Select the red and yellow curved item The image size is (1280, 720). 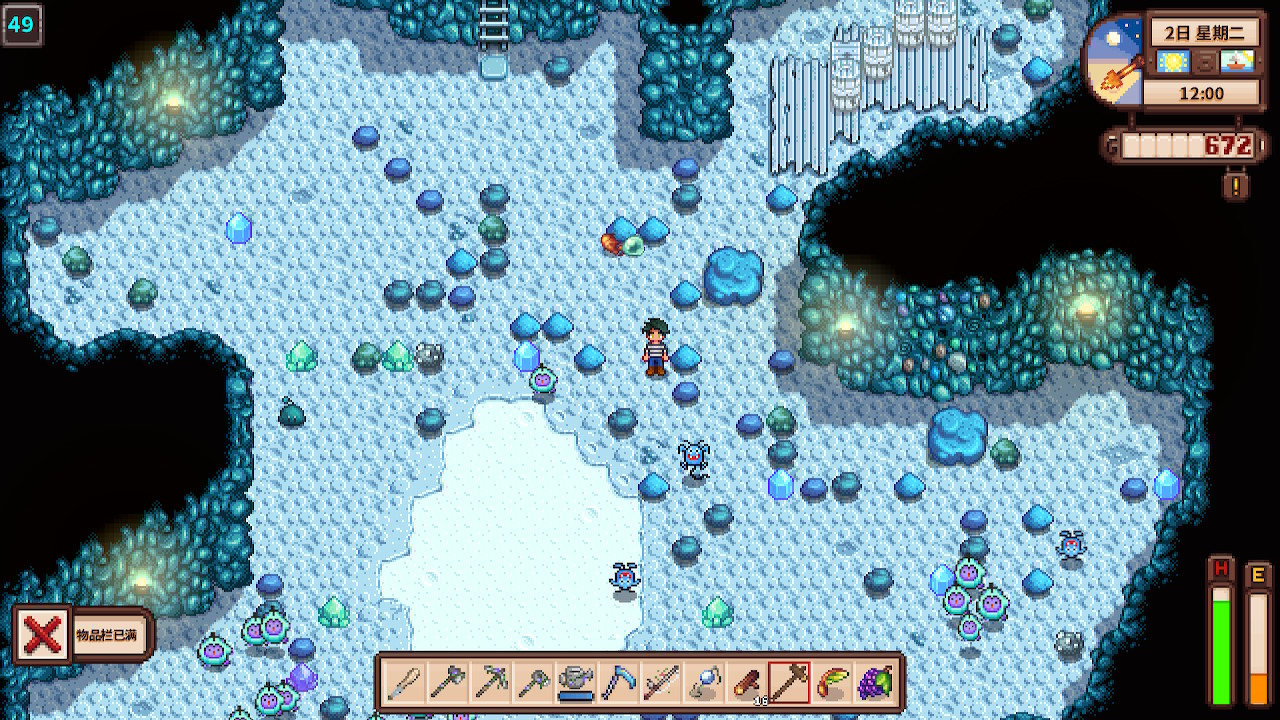click(833, 682)
